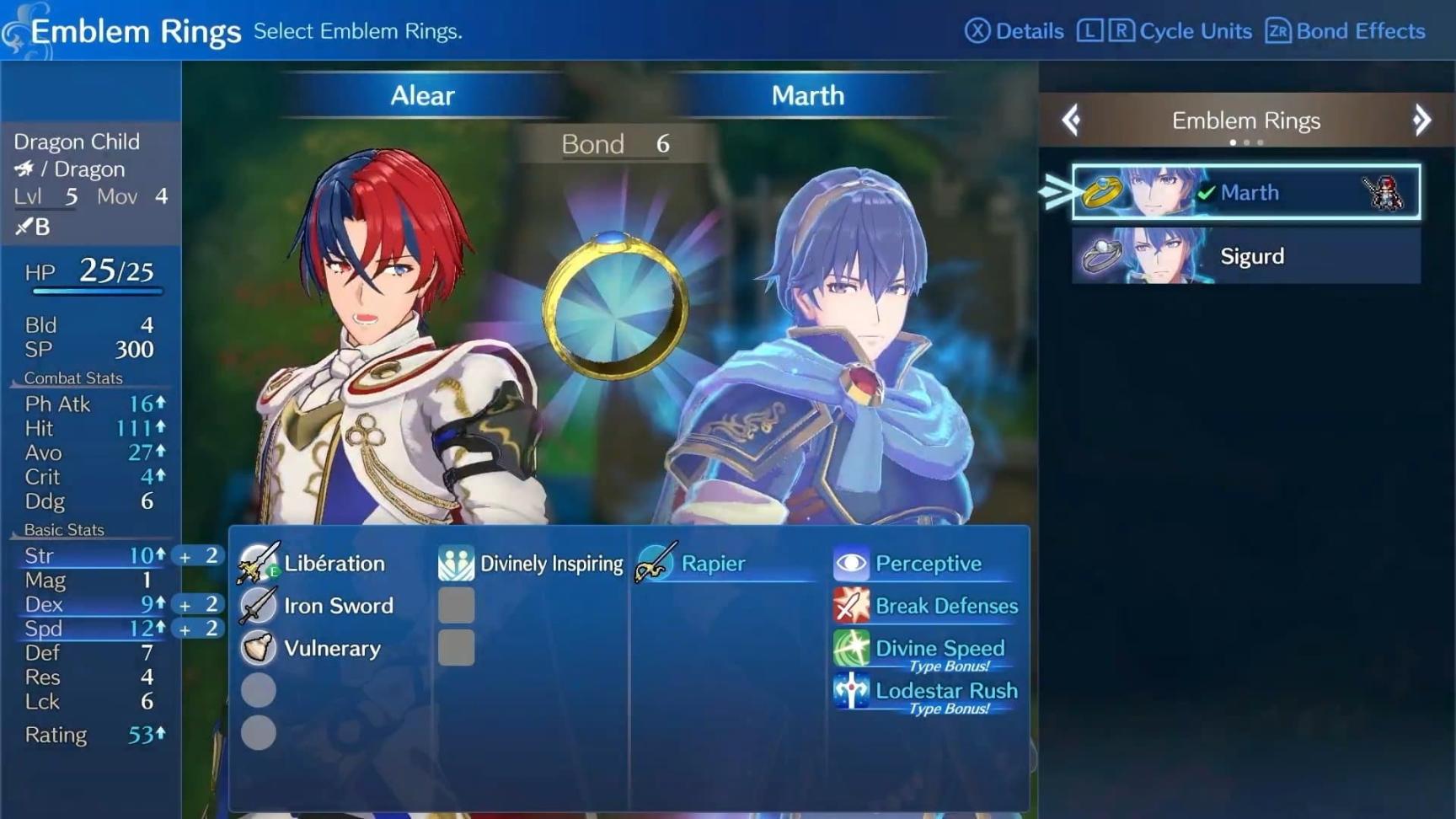Click the right arrow to cycle ring pages

tap(1423, 120)
